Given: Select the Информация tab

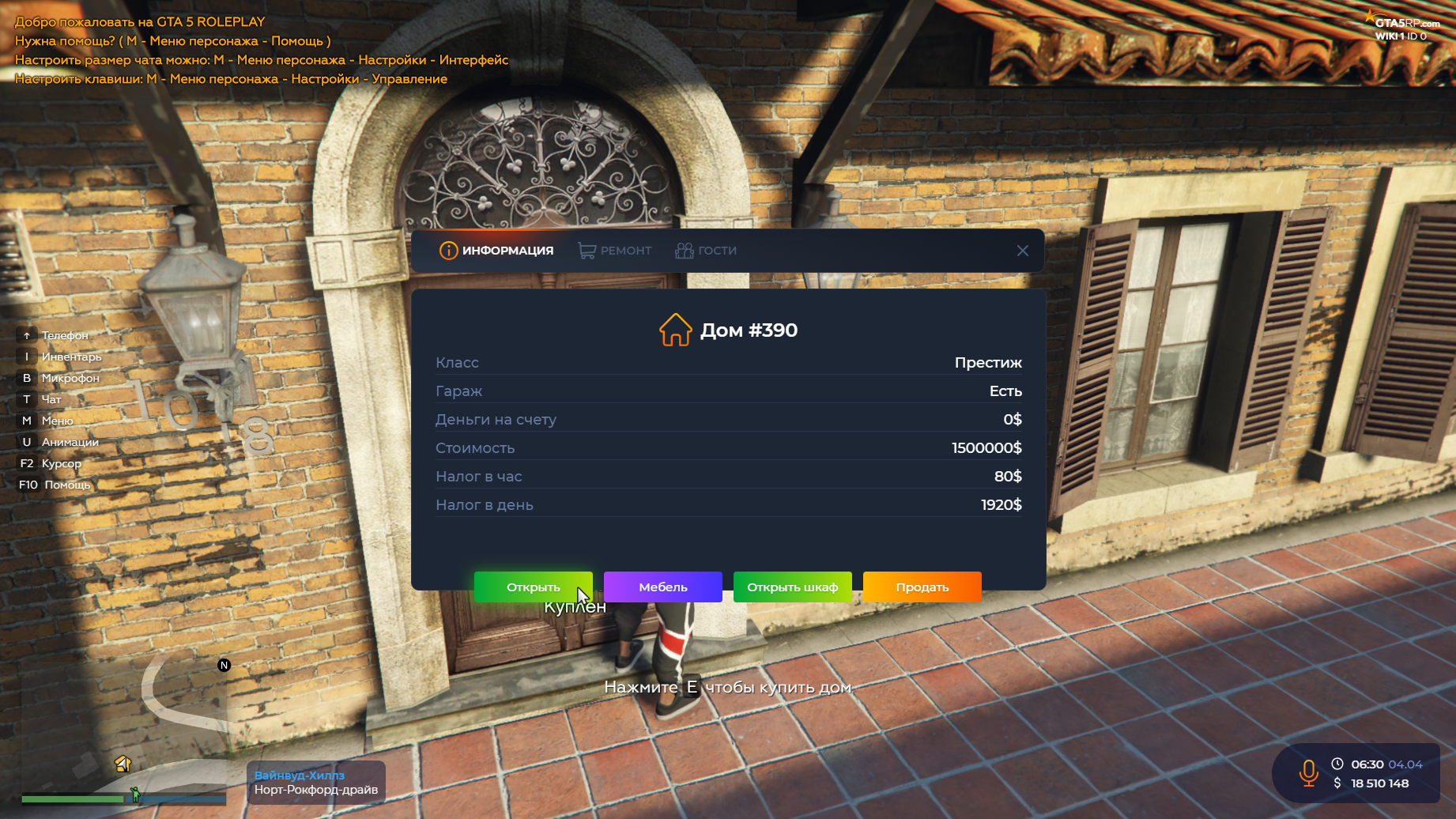Looking at the screenshot, I should [496, 251].
